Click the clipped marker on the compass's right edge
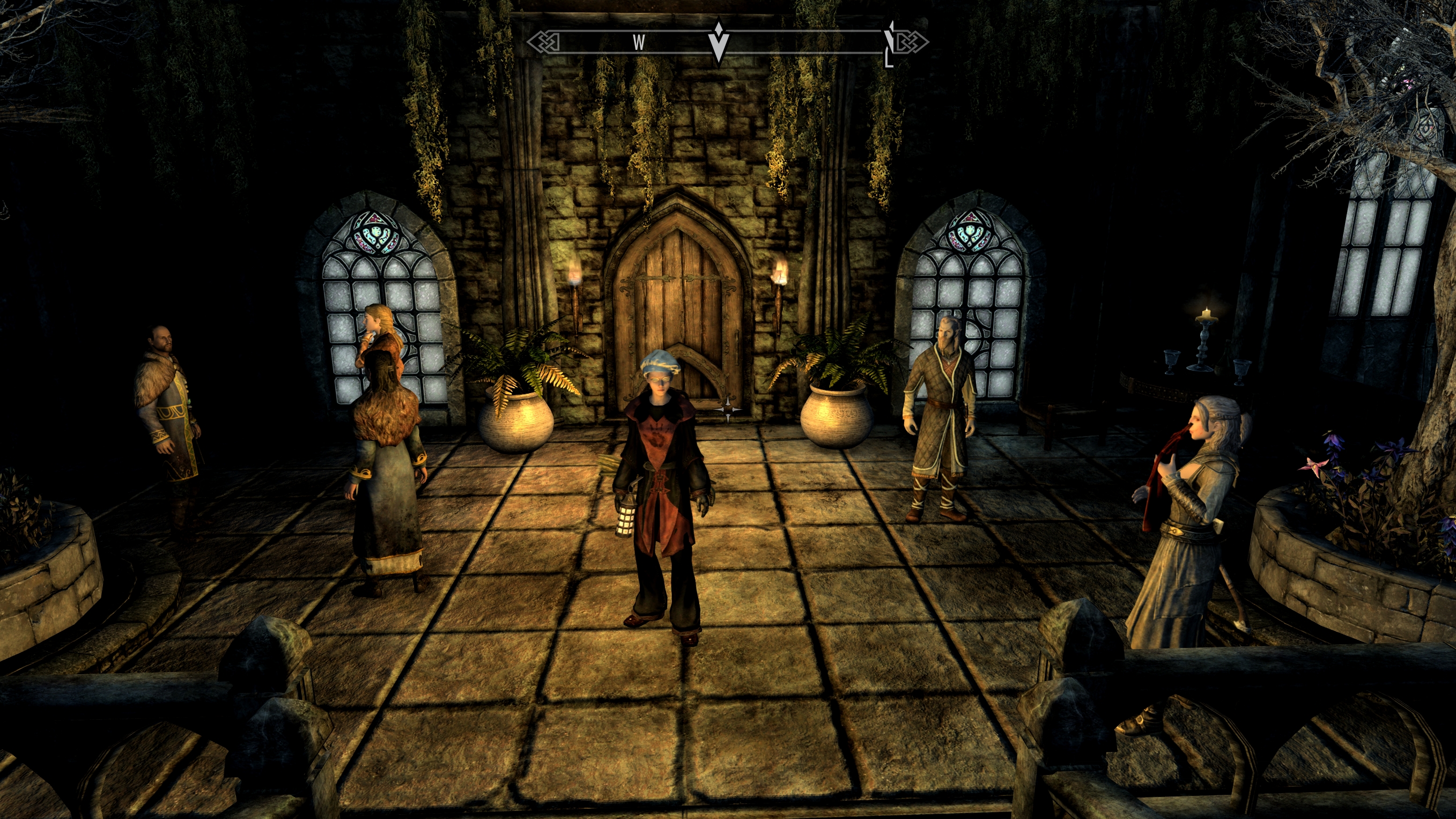 coord(889,43)
